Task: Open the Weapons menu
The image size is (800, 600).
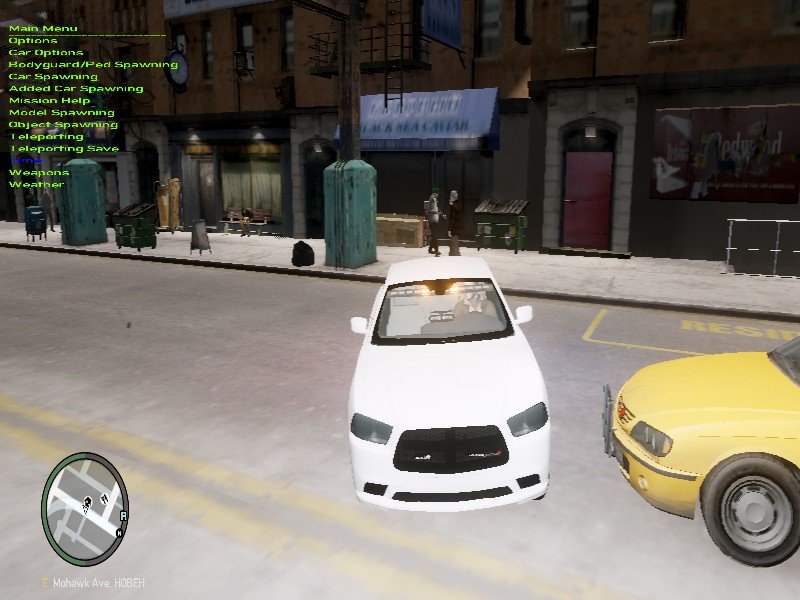Action: click(39, 172)
